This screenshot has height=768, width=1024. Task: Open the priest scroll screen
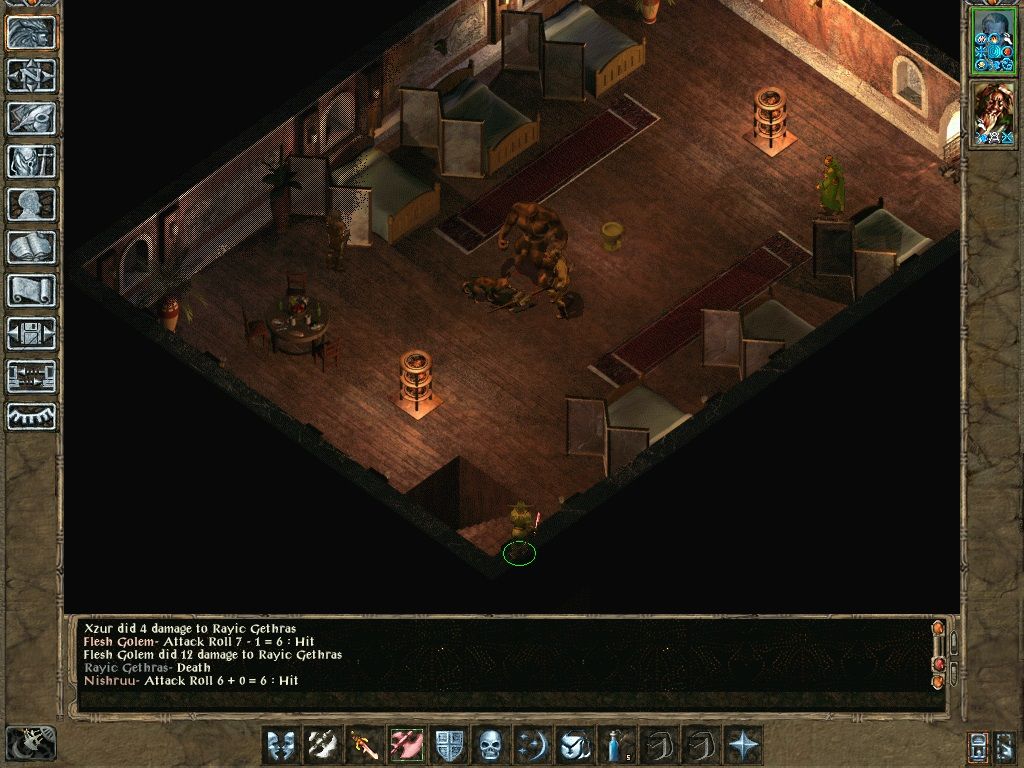point(31,290)
